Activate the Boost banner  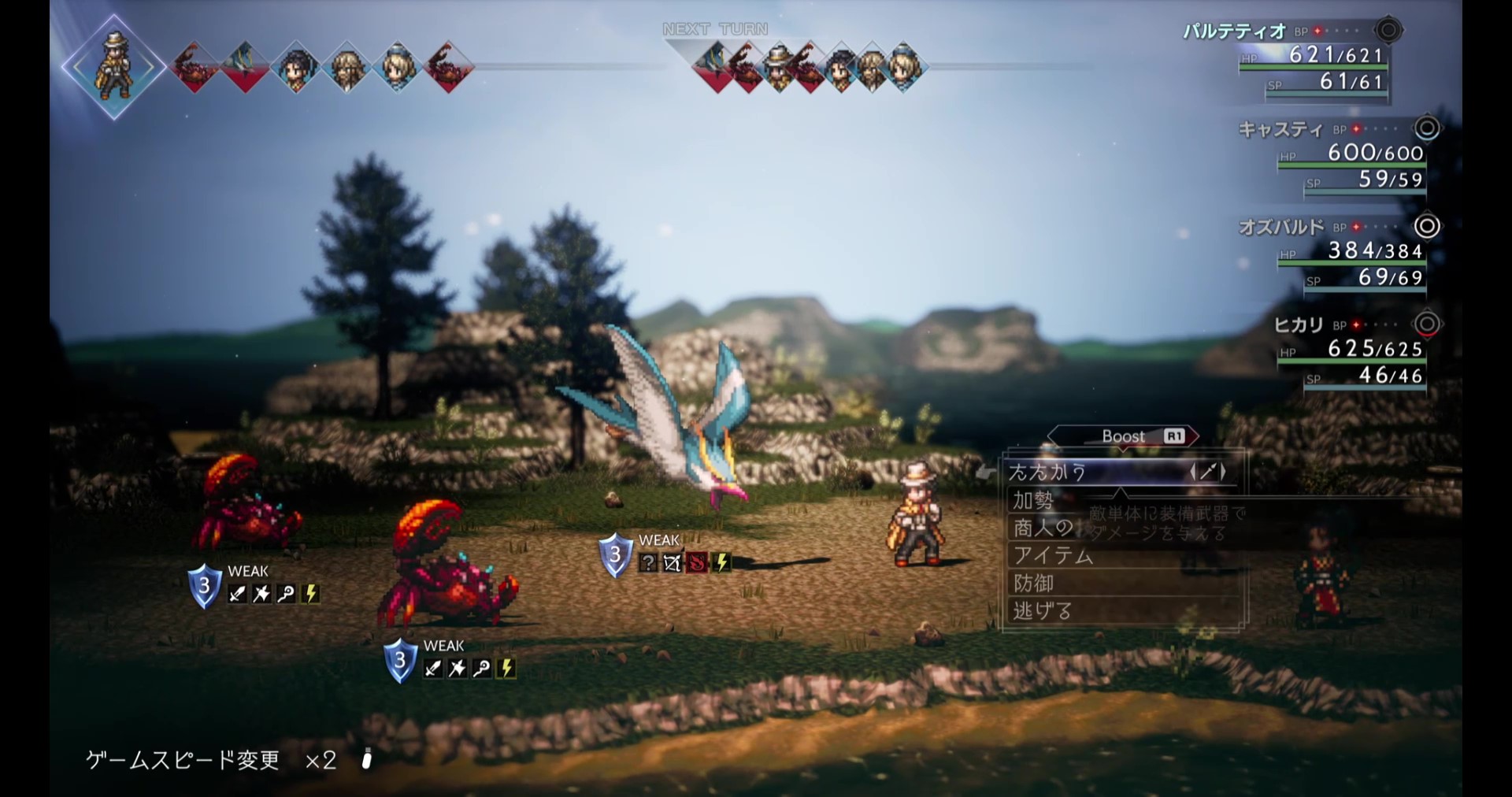[1124, 436]
